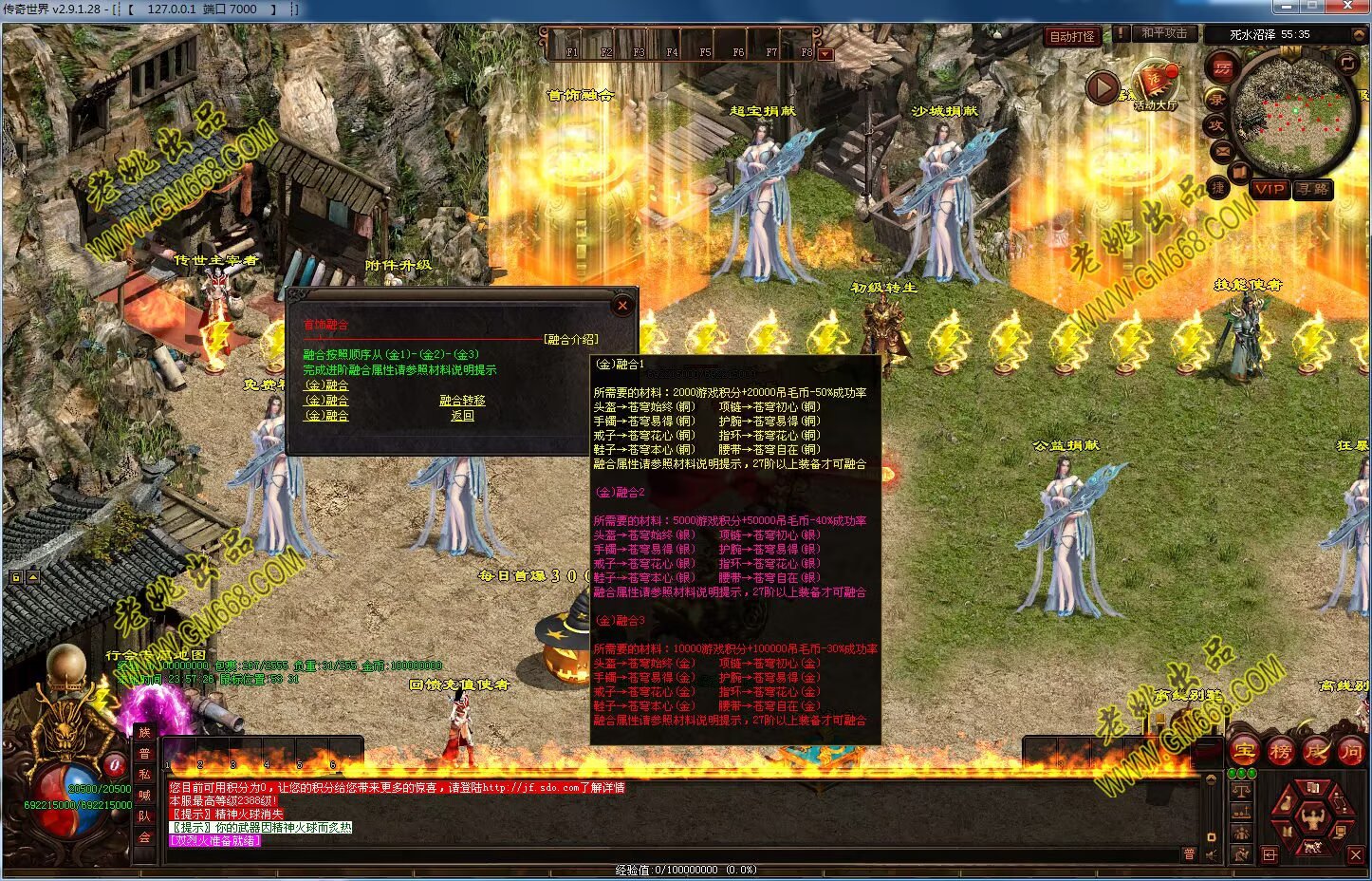Select the 返回 return option
Screen dimensions: 1372x881
(462, 416)
